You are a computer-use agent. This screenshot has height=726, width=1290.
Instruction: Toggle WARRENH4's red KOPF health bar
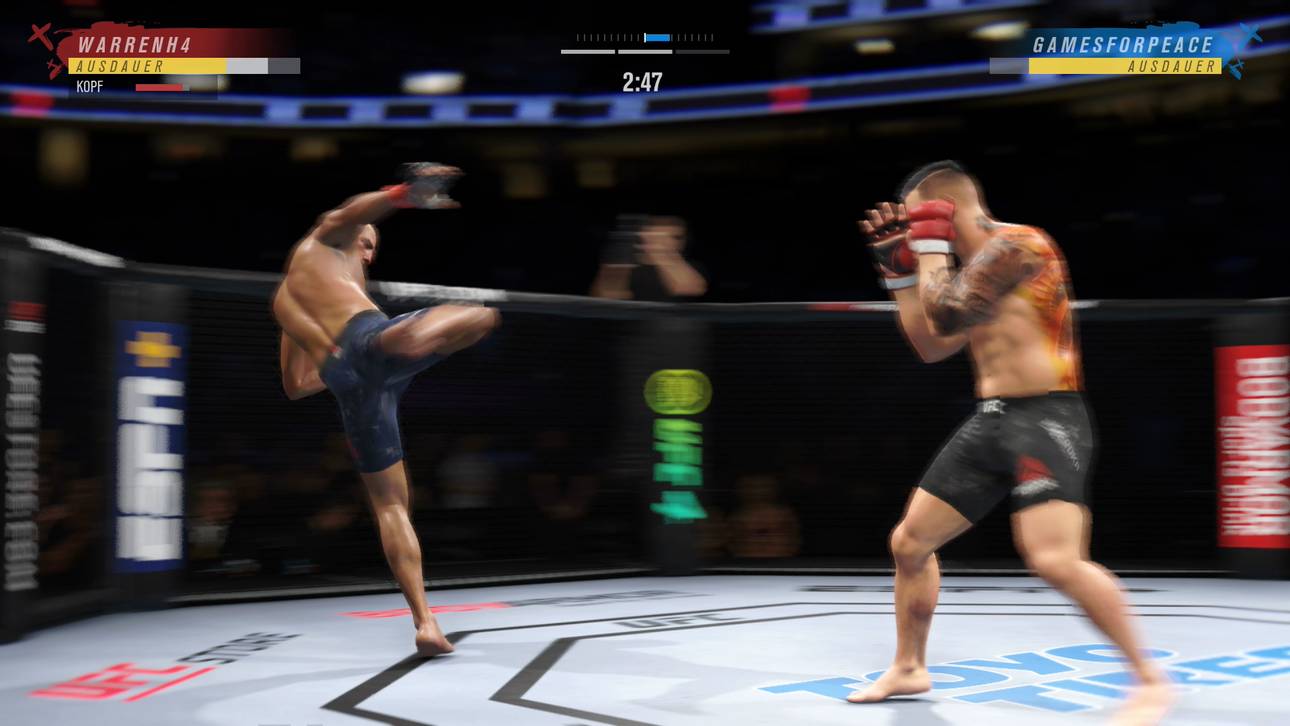[x=163, y=86]
